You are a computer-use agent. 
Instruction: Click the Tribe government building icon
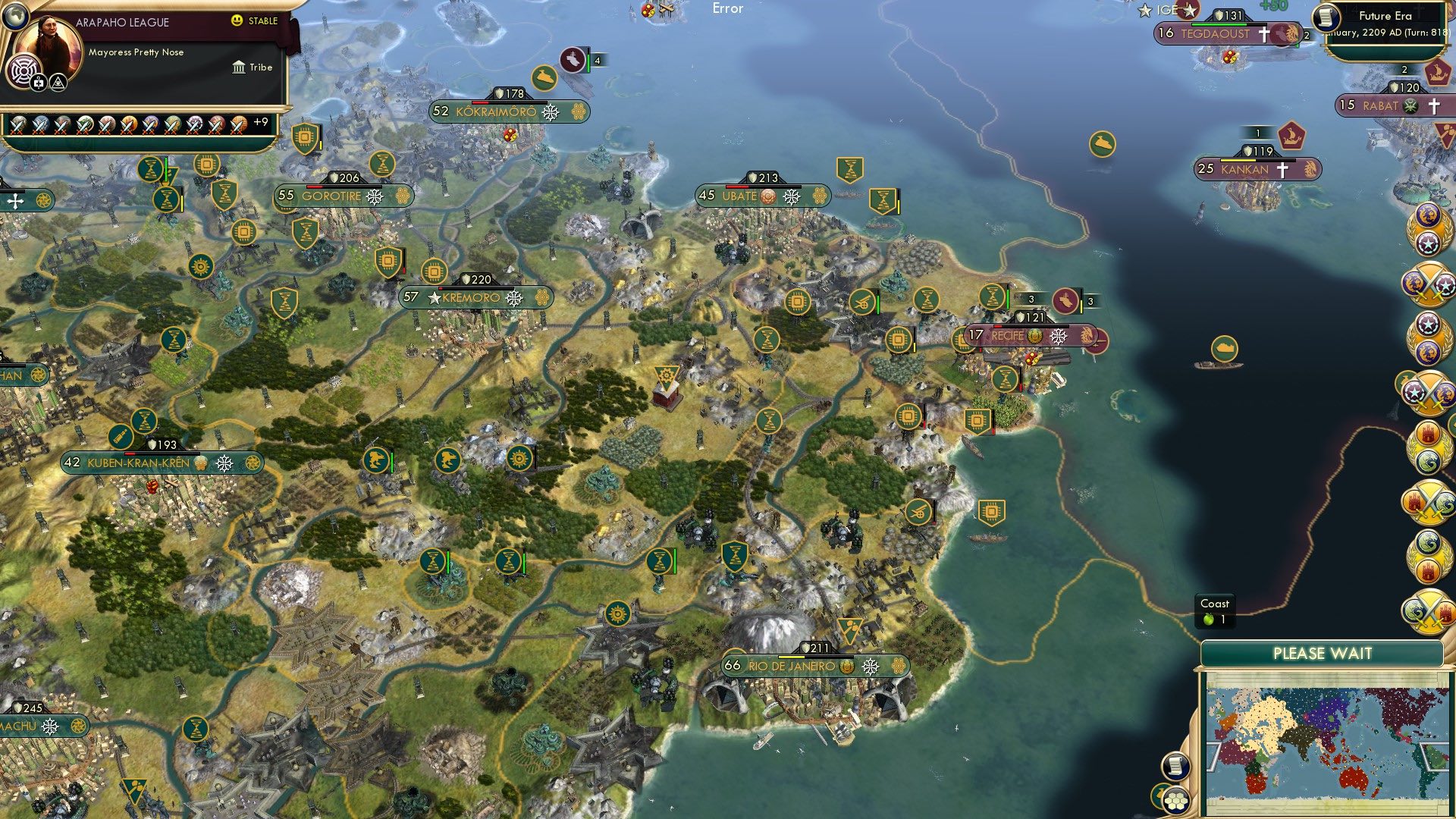click(x=240, y=67)
